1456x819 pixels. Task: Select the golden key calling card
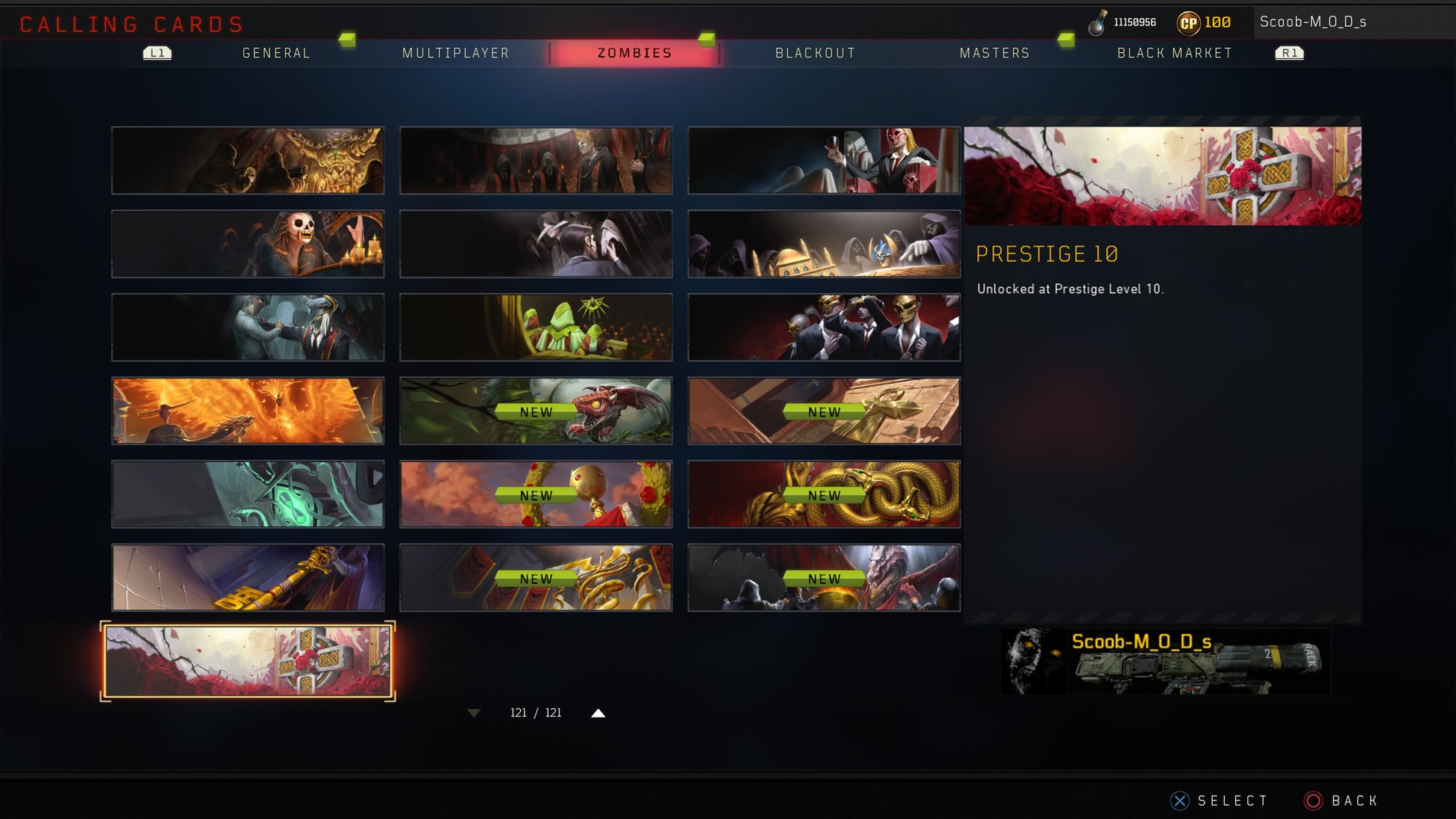point(248,577)
